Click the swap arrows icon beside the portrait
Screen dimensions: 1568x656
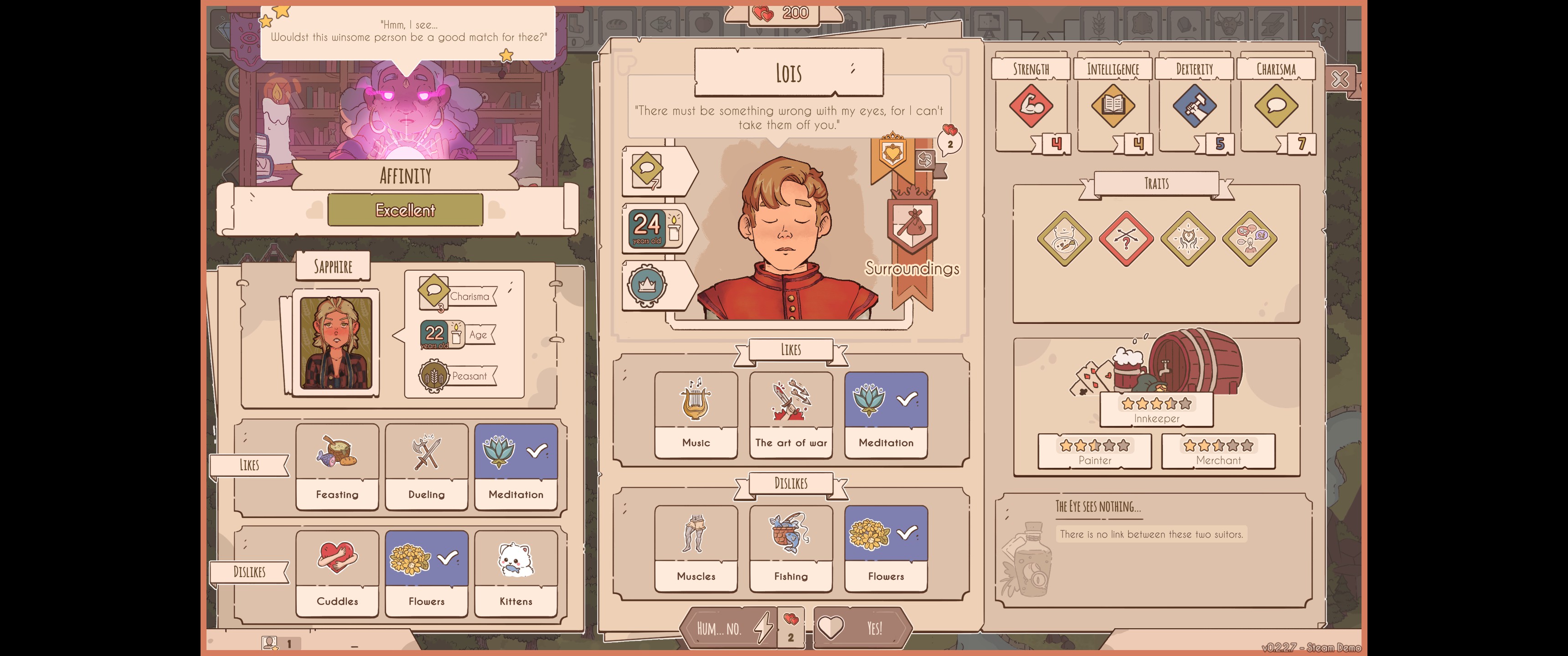[x=924, y=159]
